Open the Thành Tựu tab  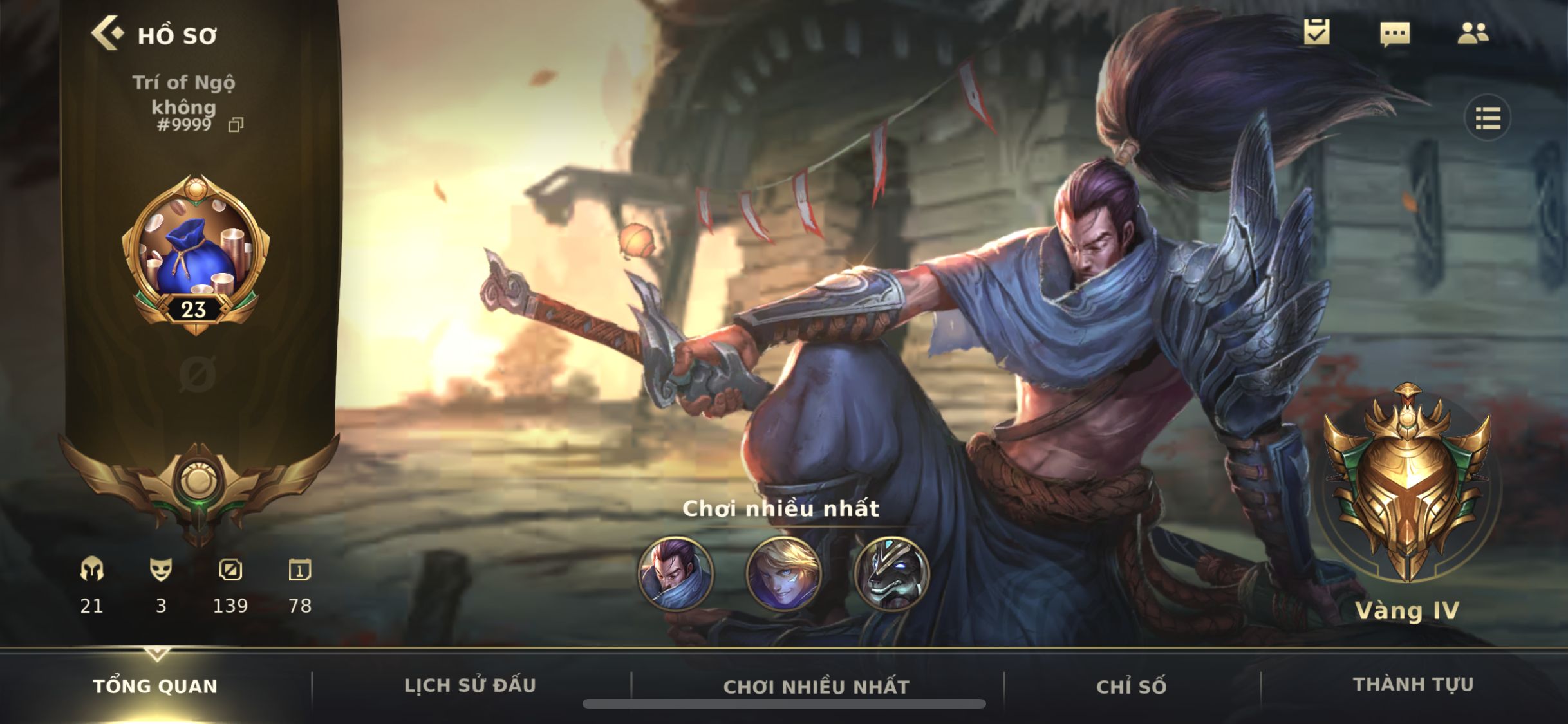click(x=1413, y=685)
